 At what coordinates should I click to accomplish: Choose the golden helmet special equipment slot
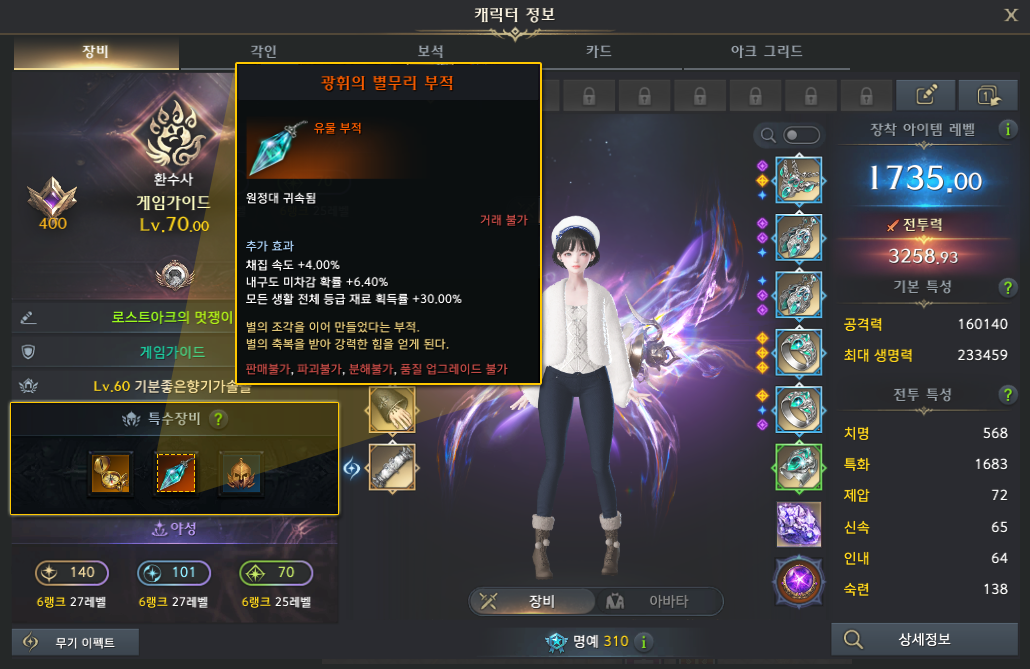point(240,475)
